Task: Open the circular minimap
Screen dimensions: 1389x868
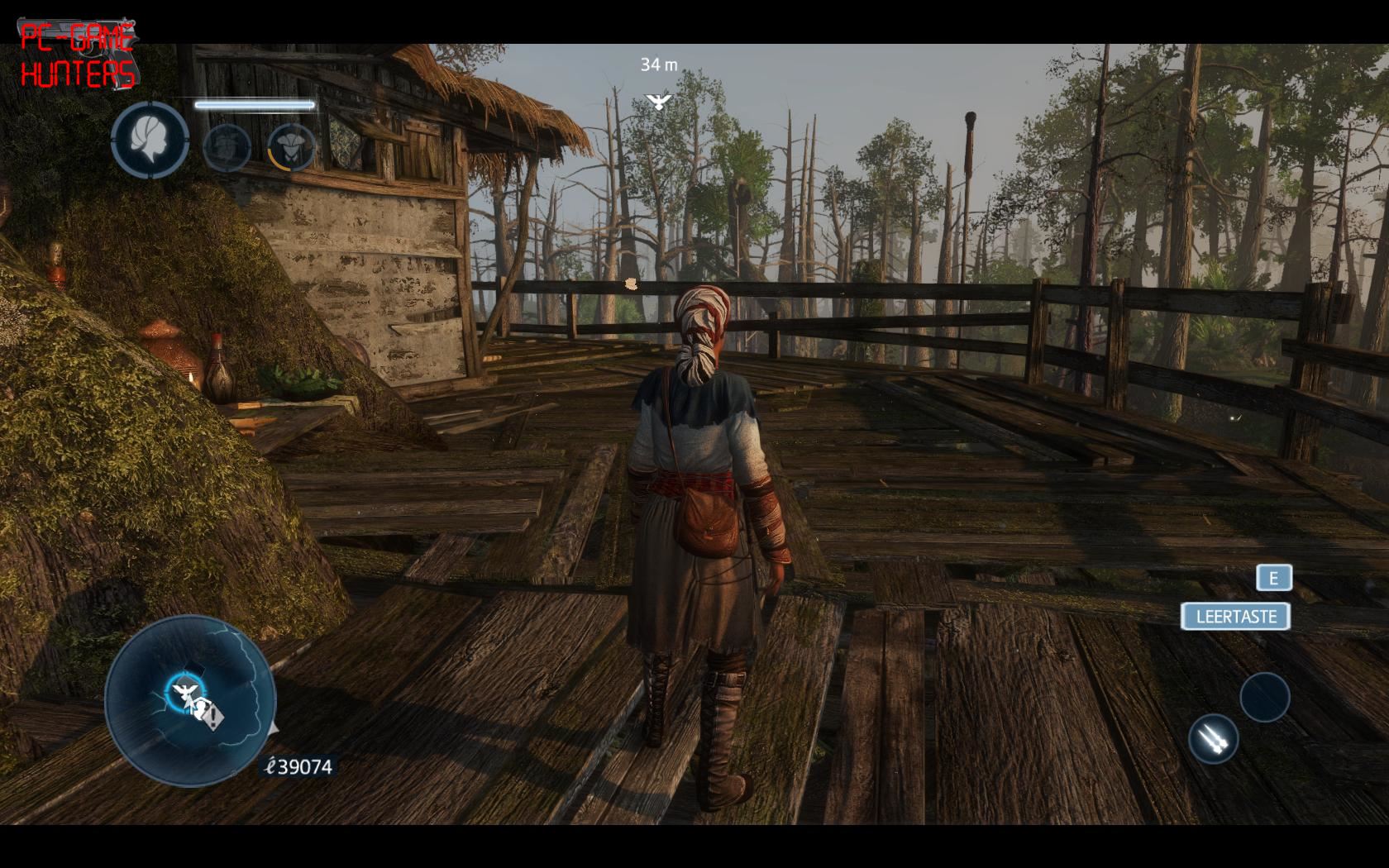Action: pyautogui.click(x=190, y=701)
